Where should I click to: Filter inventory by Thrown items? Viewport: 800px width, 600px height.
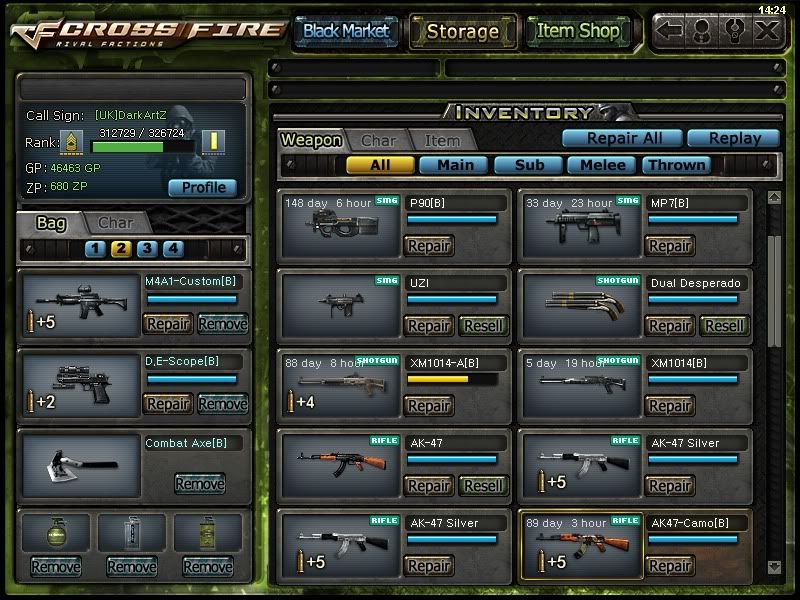point(677,165)
